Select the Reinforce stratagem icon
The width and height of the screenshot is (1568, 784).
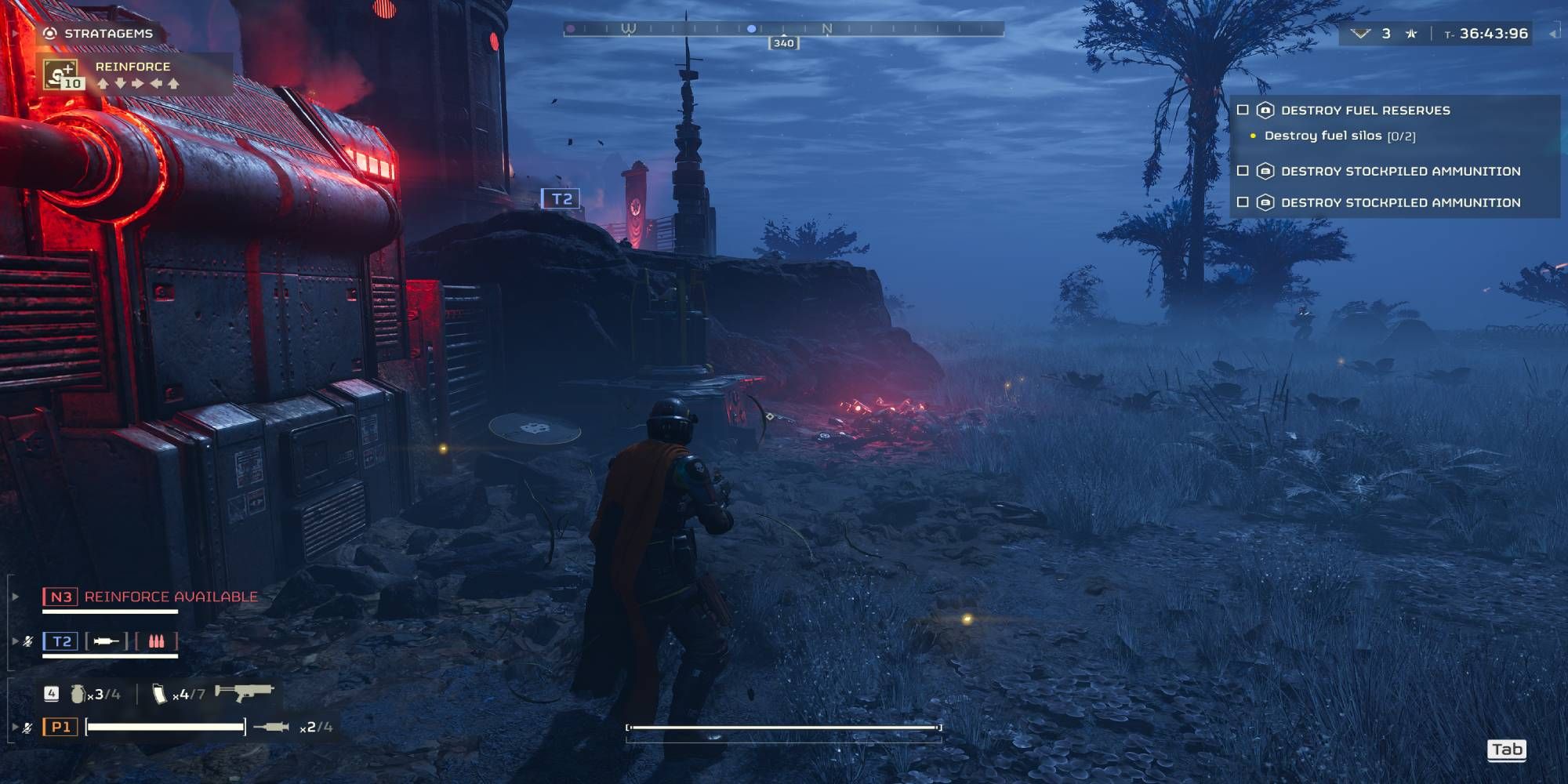[61, 74]
